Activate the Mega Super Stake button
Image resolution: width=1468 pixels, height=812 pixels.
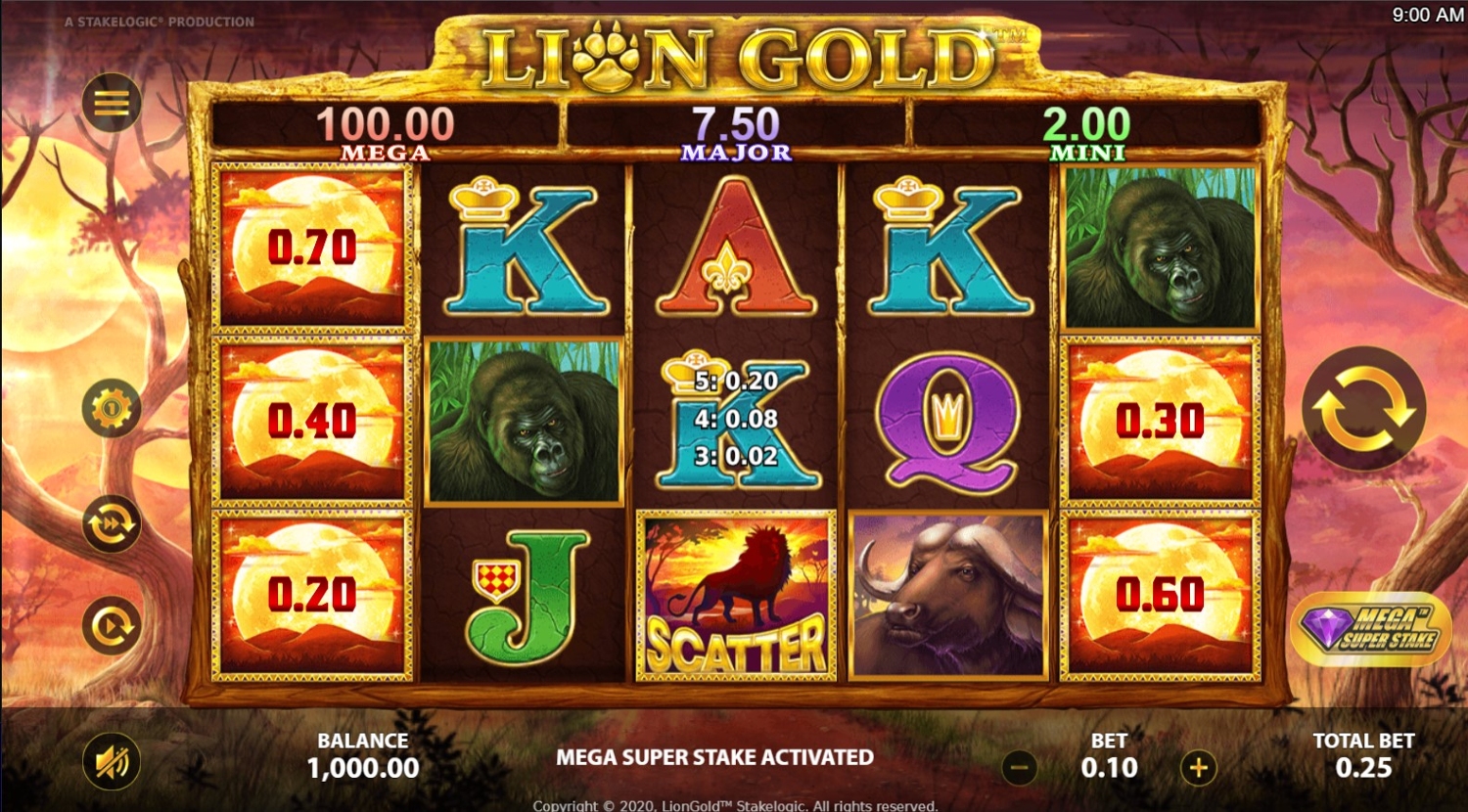1370,629
